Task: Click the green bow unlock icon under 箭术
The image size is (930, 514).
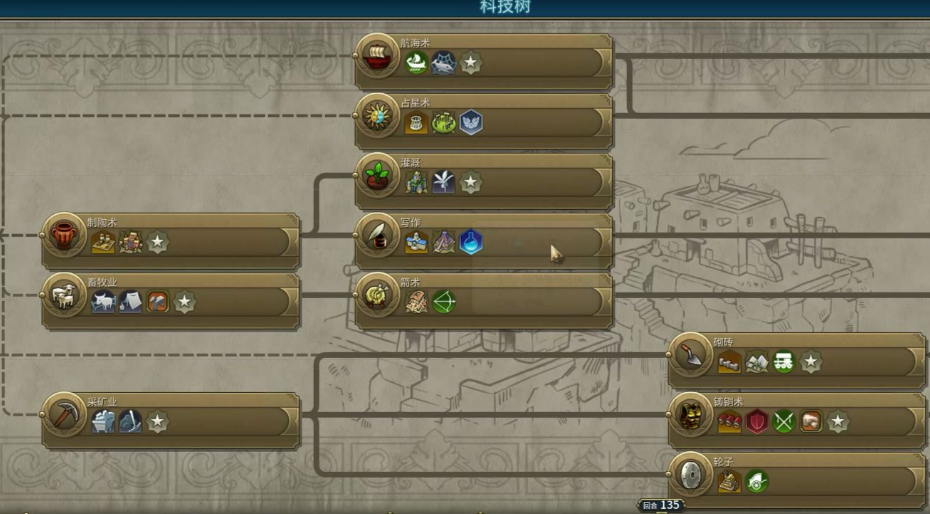Action: point(443,302)
